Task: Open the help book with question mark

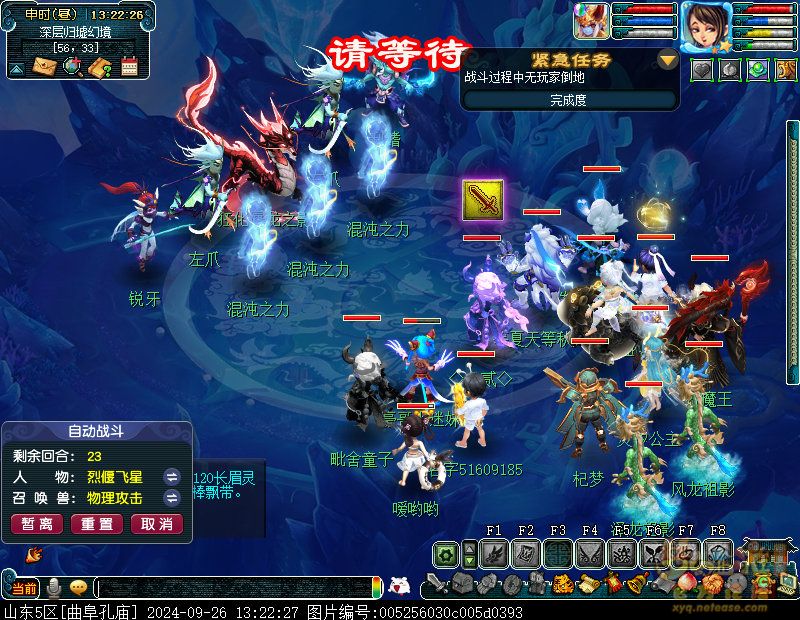Action: pos(100,67)
